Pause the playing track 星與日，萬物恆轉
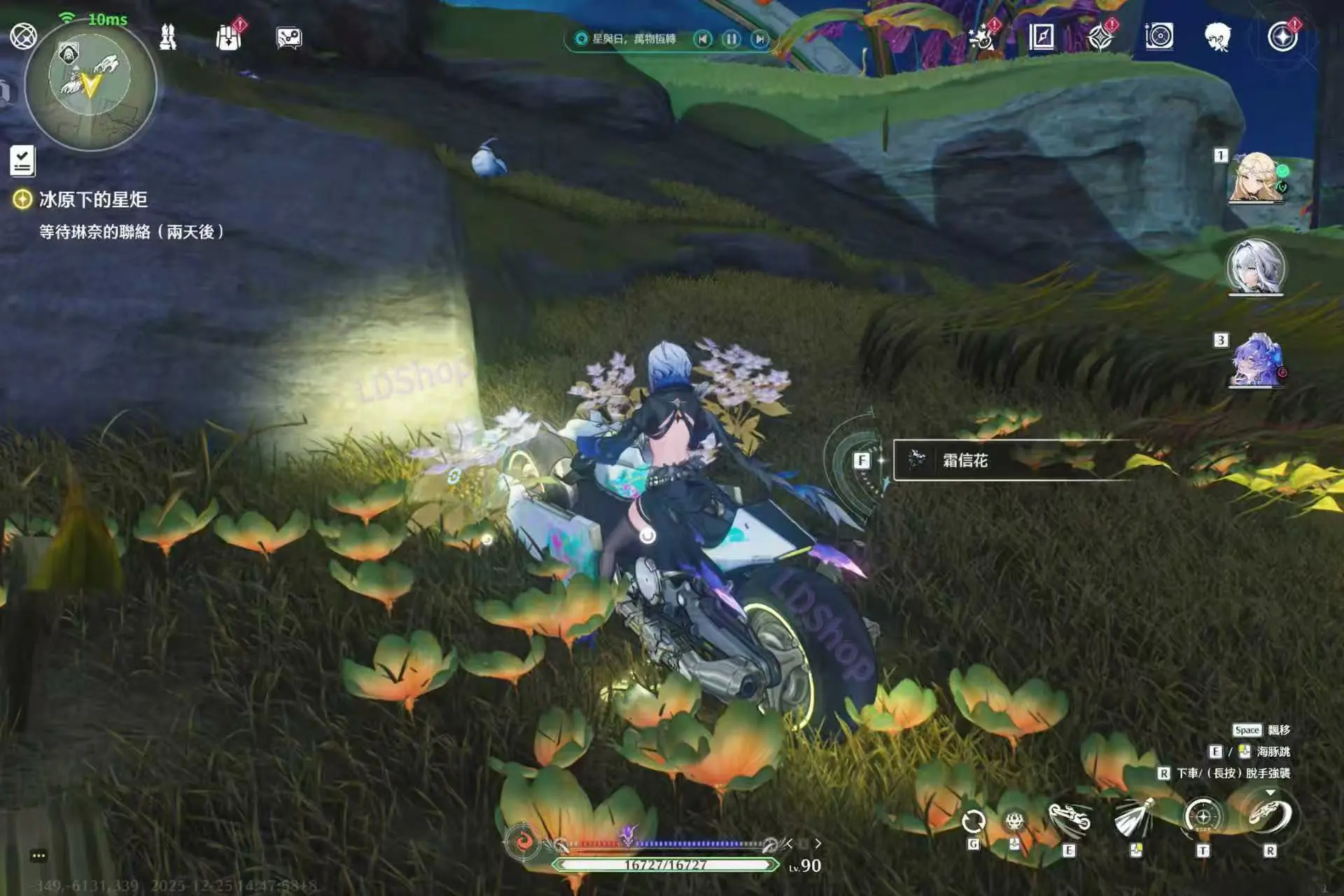Screen dimensions: 1344x896 click(730, 40)
